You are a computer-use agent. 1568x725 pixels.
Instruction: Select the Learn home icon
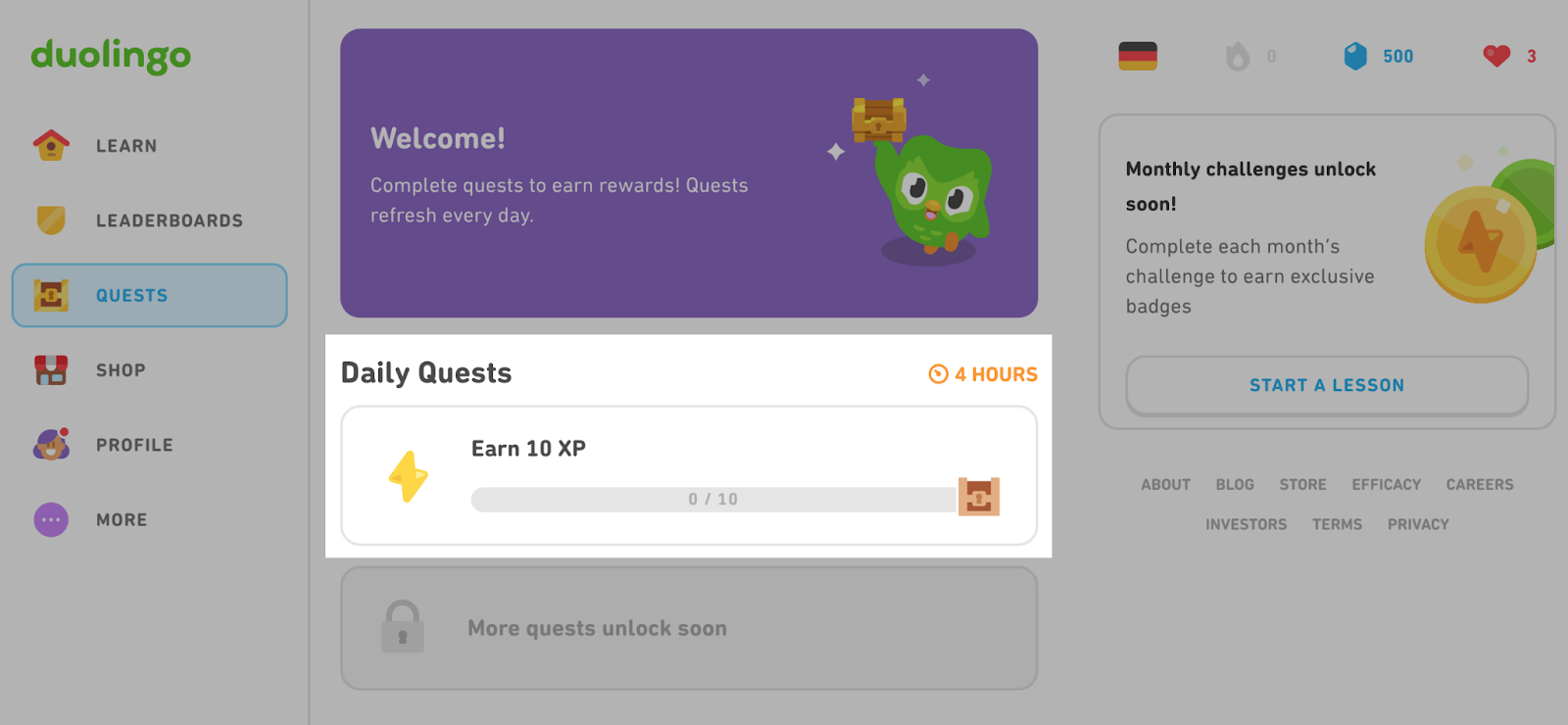(x=50, y=145)
